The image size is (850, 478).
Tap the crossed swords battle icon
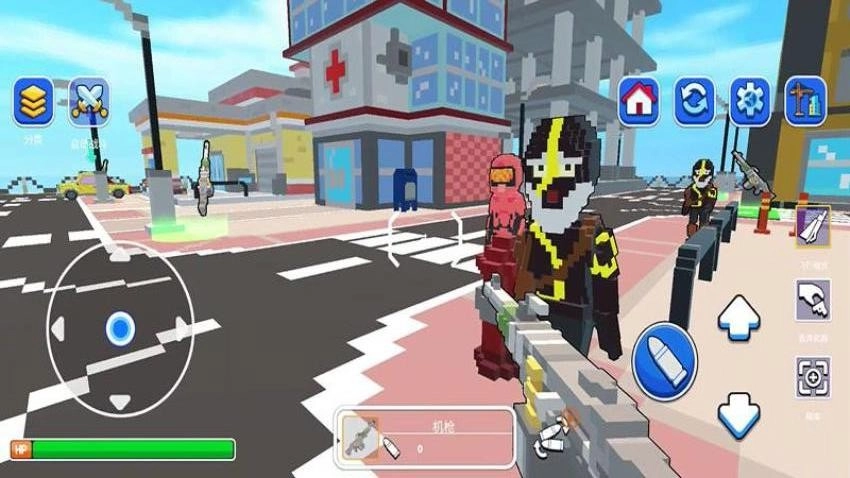[x=89, y=101]
